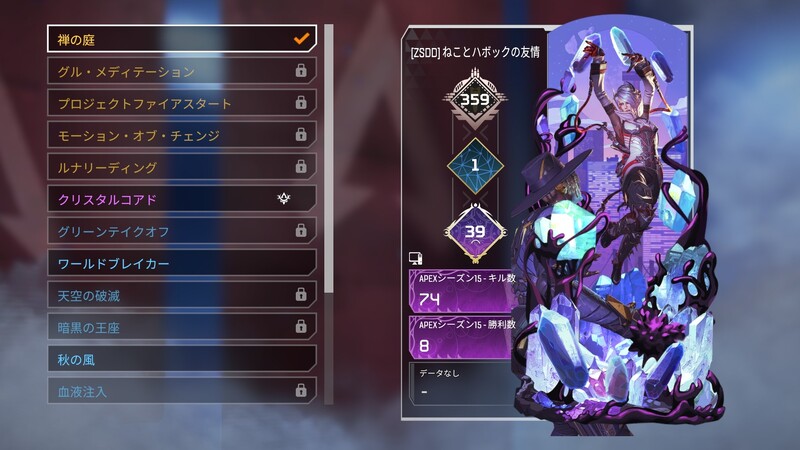Equip the ワールドブレイカー frame
This screenshot has height=450, width=800.
point(181,263)
